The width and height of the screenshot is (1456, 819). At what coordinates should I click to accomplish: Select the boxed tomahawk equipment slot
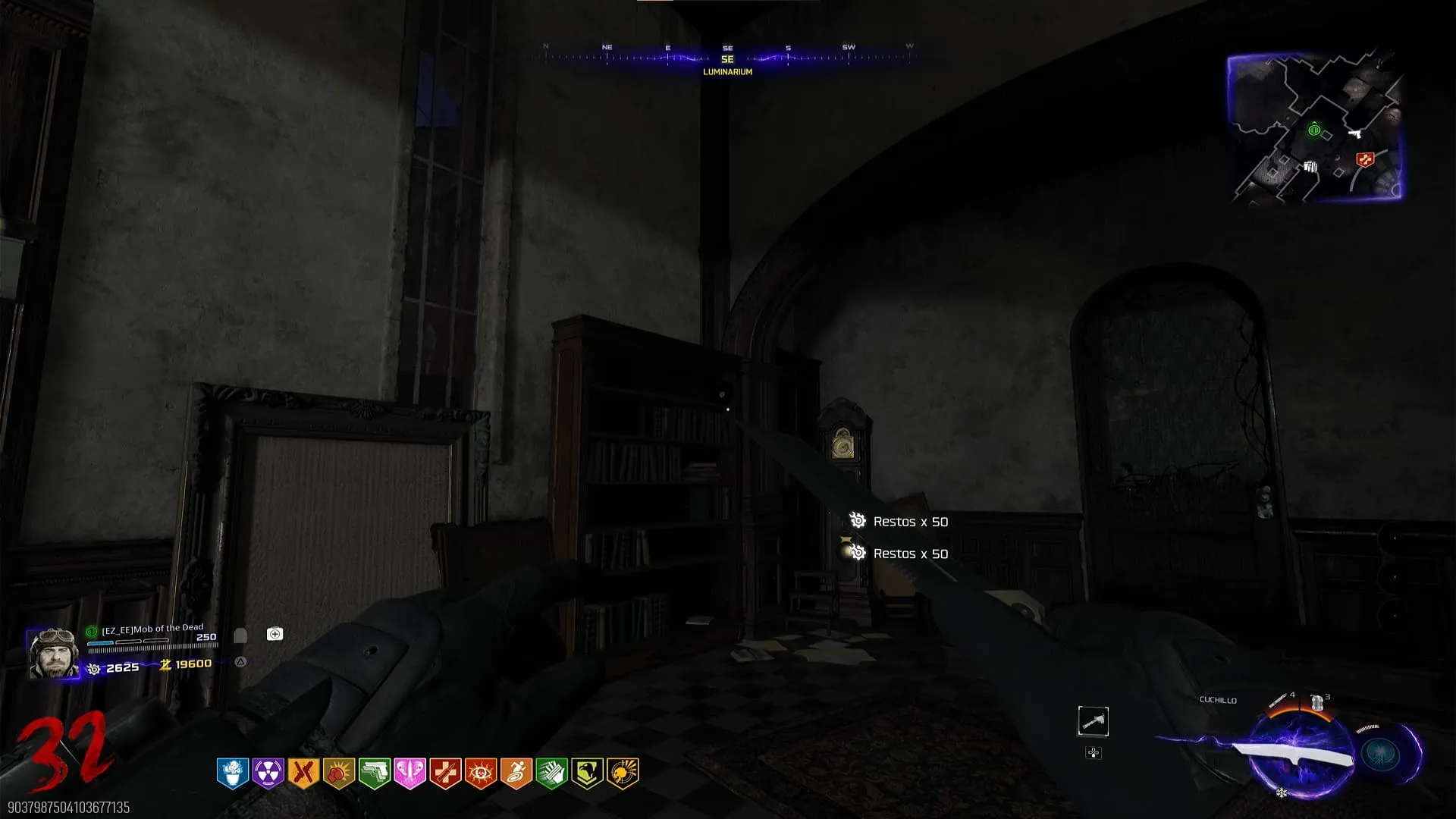1093,721
